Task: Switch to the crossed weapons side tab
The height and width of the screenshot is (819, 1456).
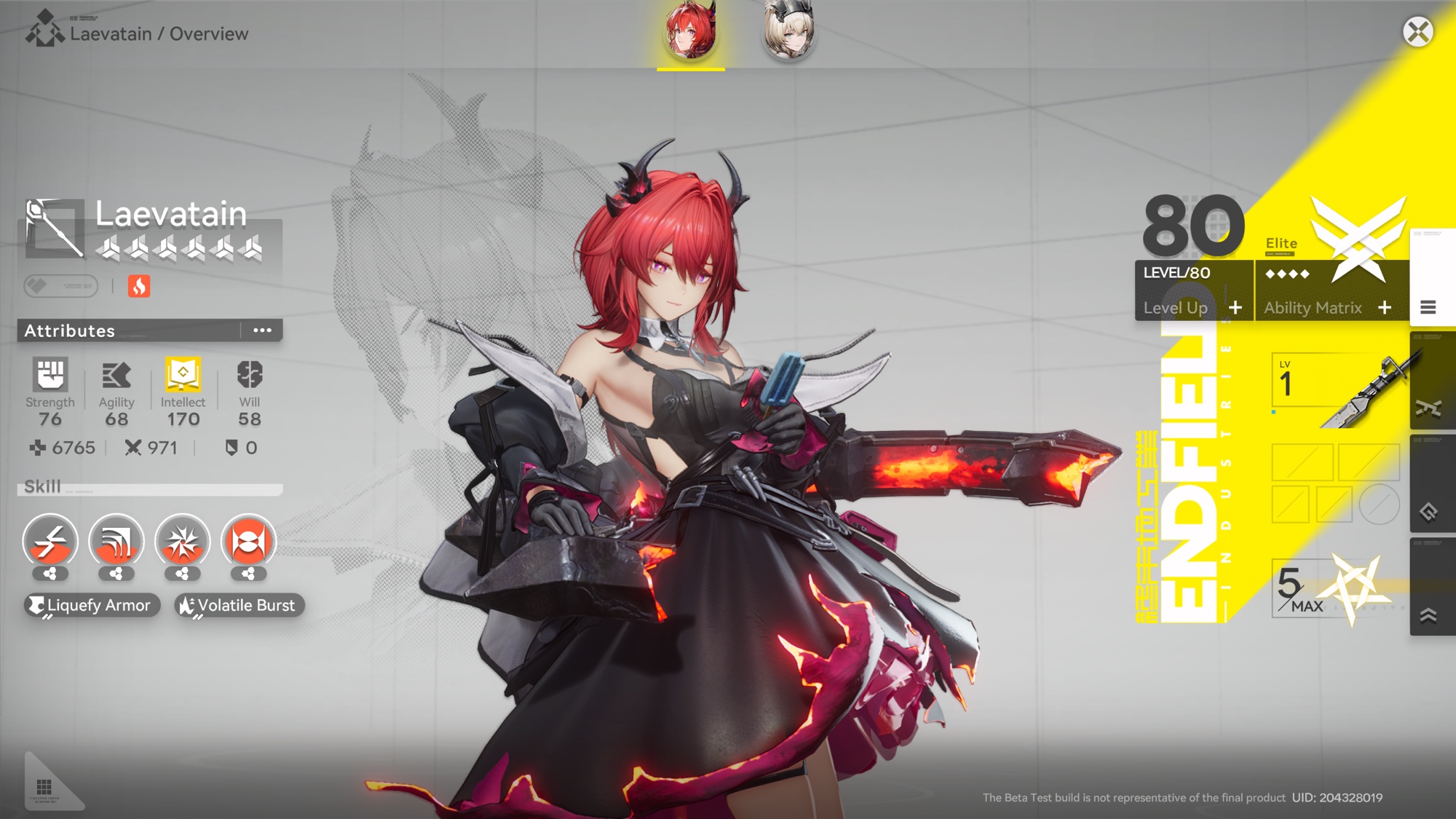Action: (x=1428, y=408)
